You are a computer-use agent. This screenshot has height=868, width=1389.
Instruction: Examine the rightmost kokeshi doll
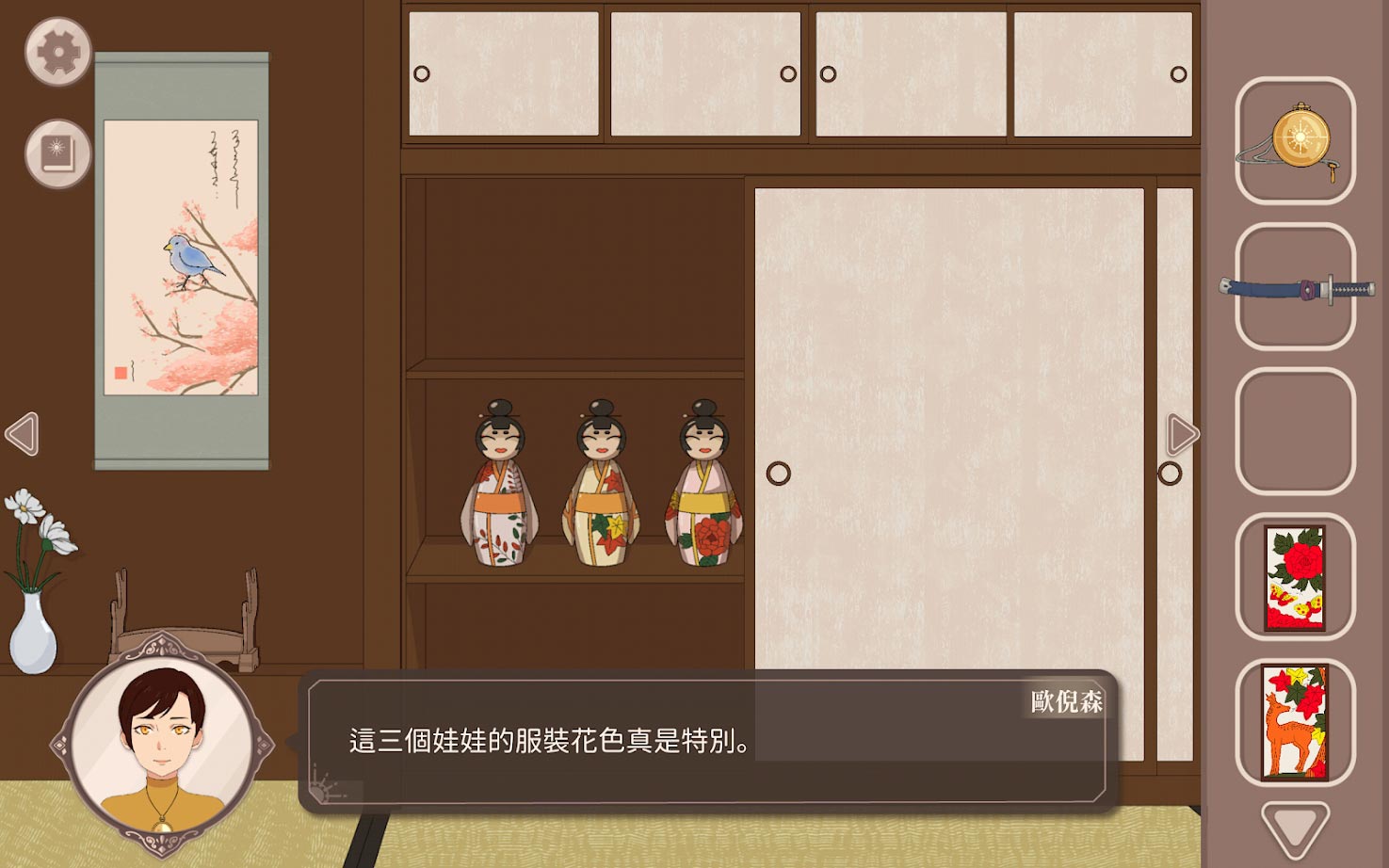(702, 480)
